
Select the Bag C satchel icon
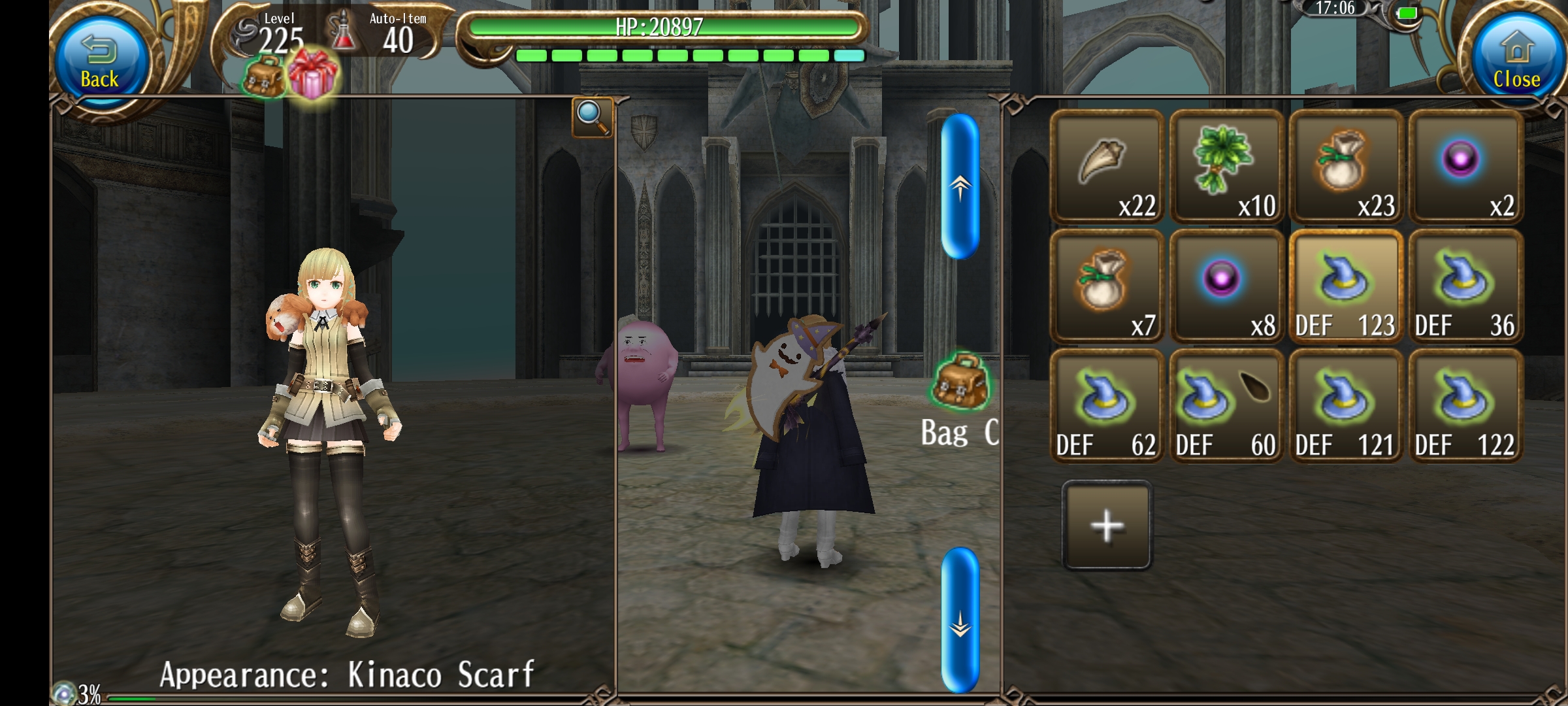pyautogui.click(x=960, y=382)
